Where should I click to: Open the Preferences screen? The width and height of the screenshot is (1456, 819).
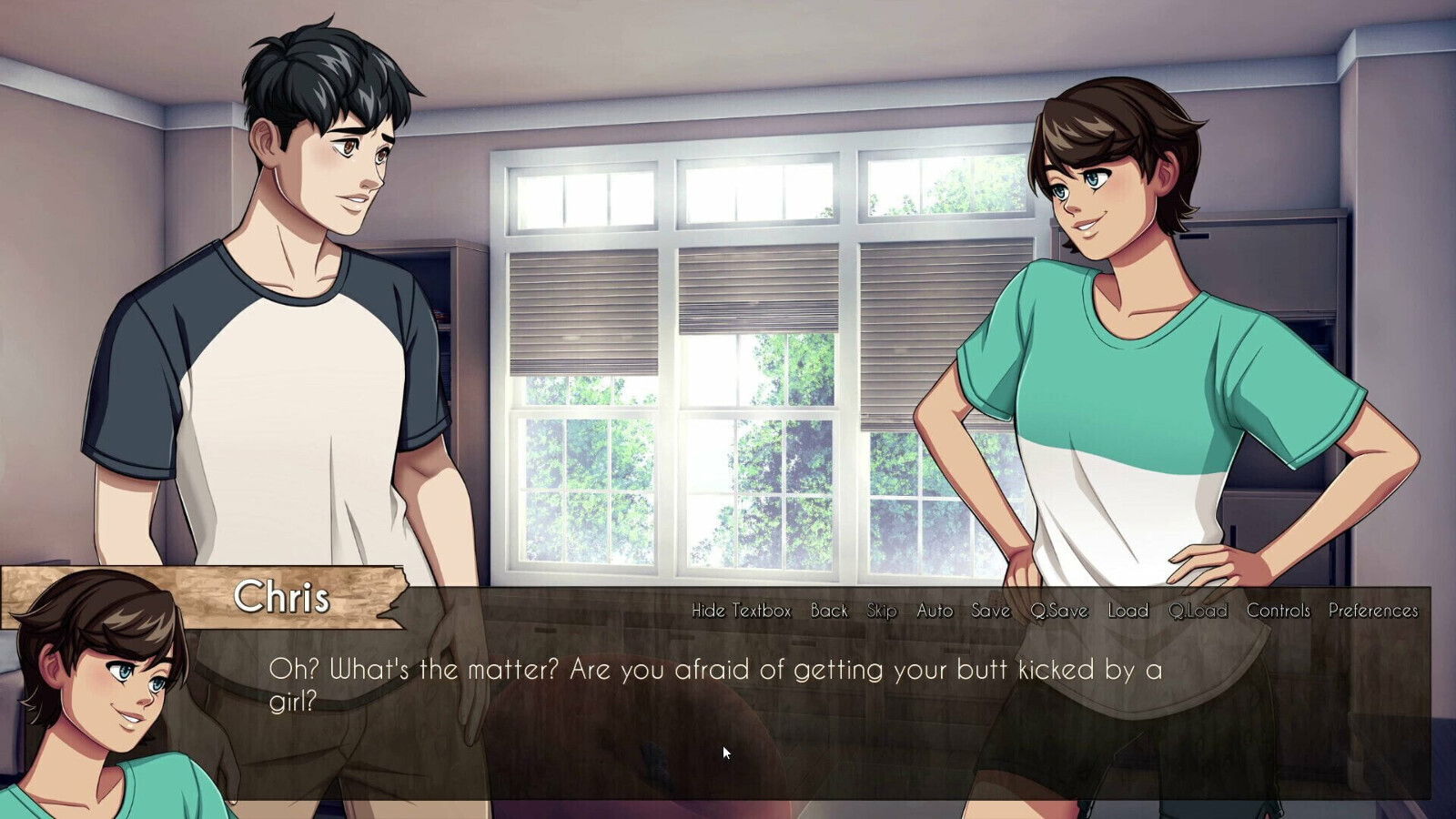point(1372,612)
